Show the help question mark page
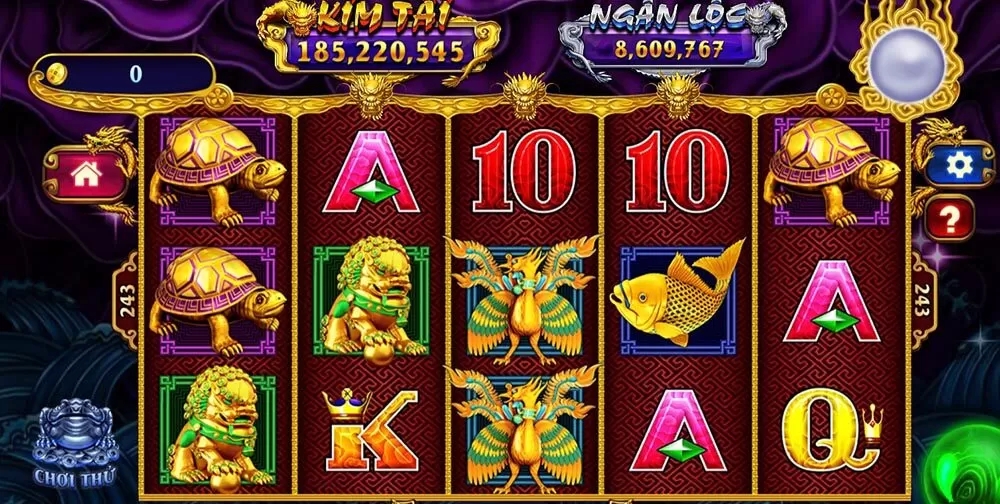Screen dimensions: 1000x504 [x=948, y=216]
